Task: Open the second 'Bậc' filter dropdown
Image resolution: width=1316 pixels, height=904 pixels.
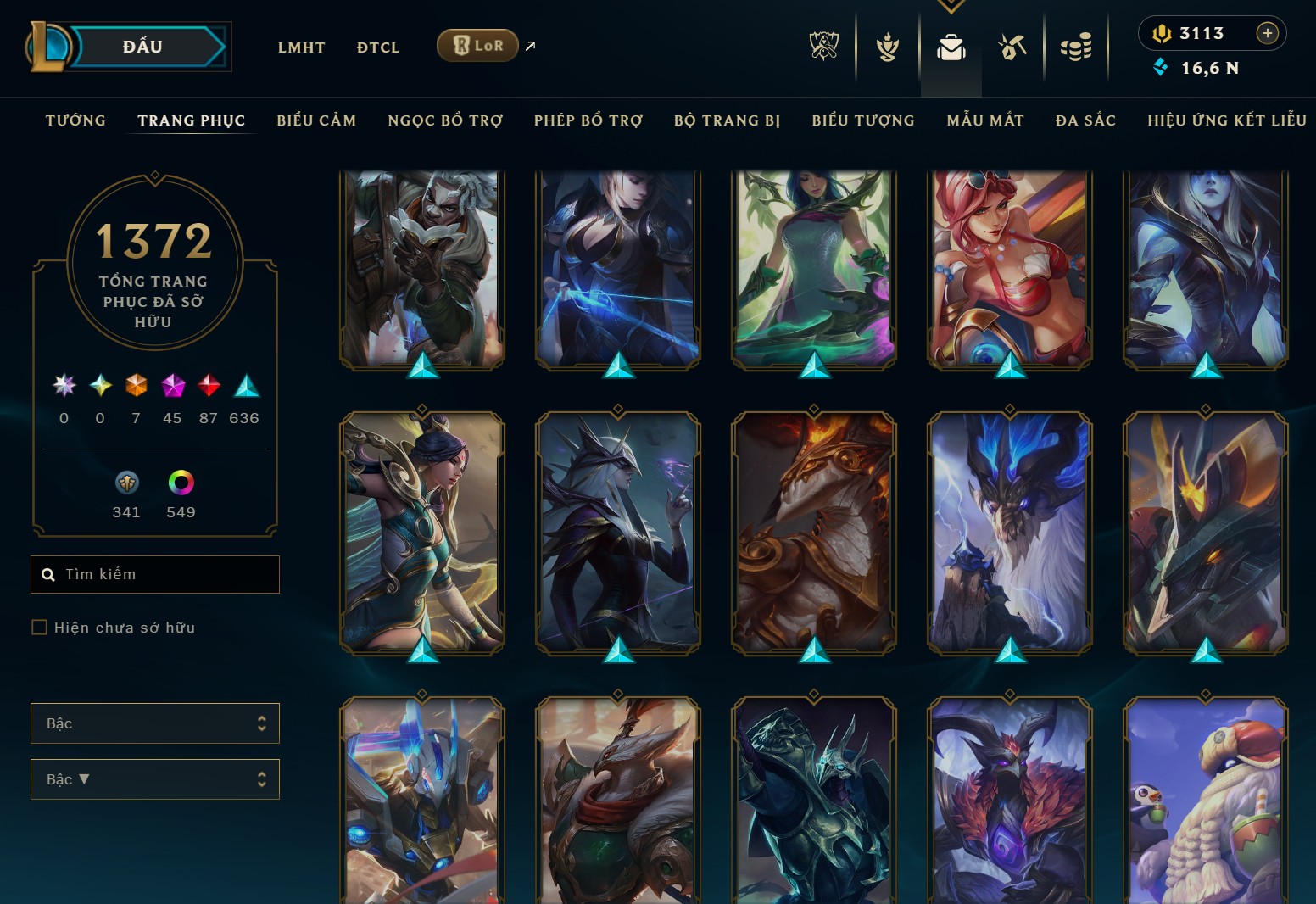Action: point(155,779)
